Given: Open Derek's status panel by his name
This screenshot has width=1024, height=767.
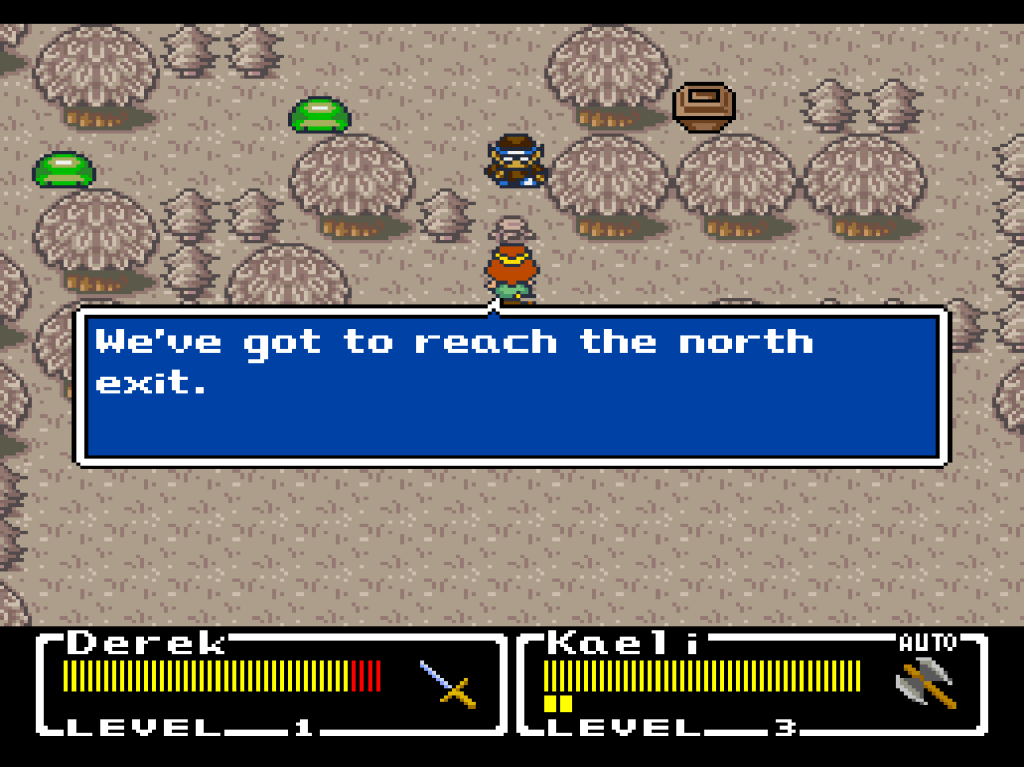Looking at the screenshot, I should coord(147,643).
